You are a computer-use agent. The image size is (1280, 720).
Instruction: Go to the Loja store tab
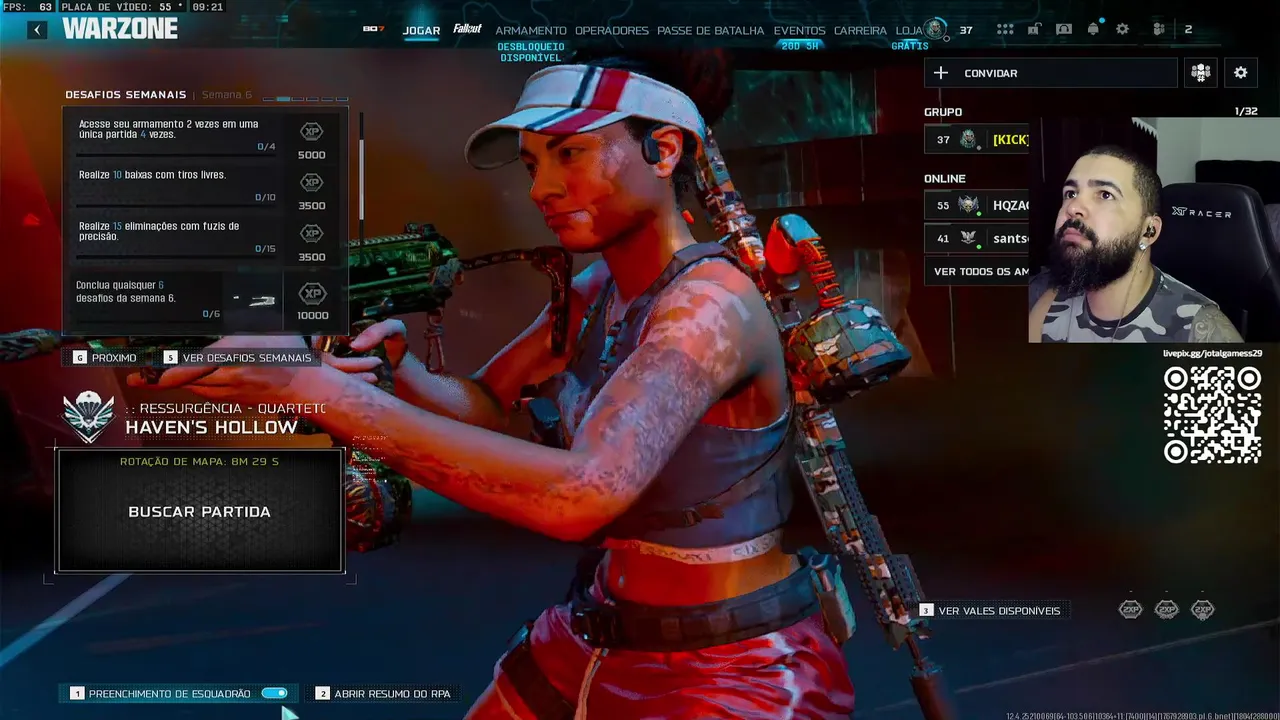[x=909, y=31]
